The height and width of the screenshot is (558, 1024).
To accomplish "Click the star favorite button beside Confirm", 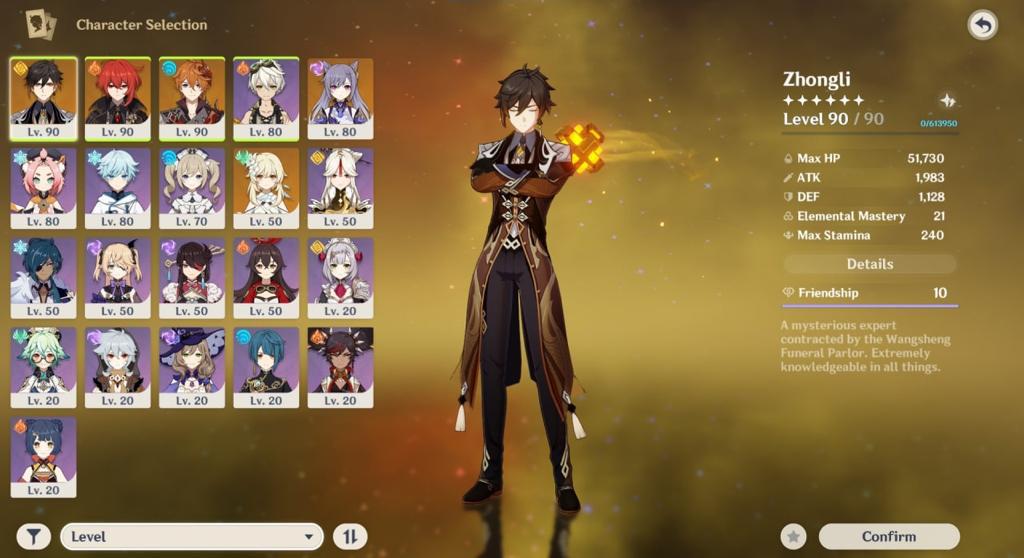I will 794,537.
